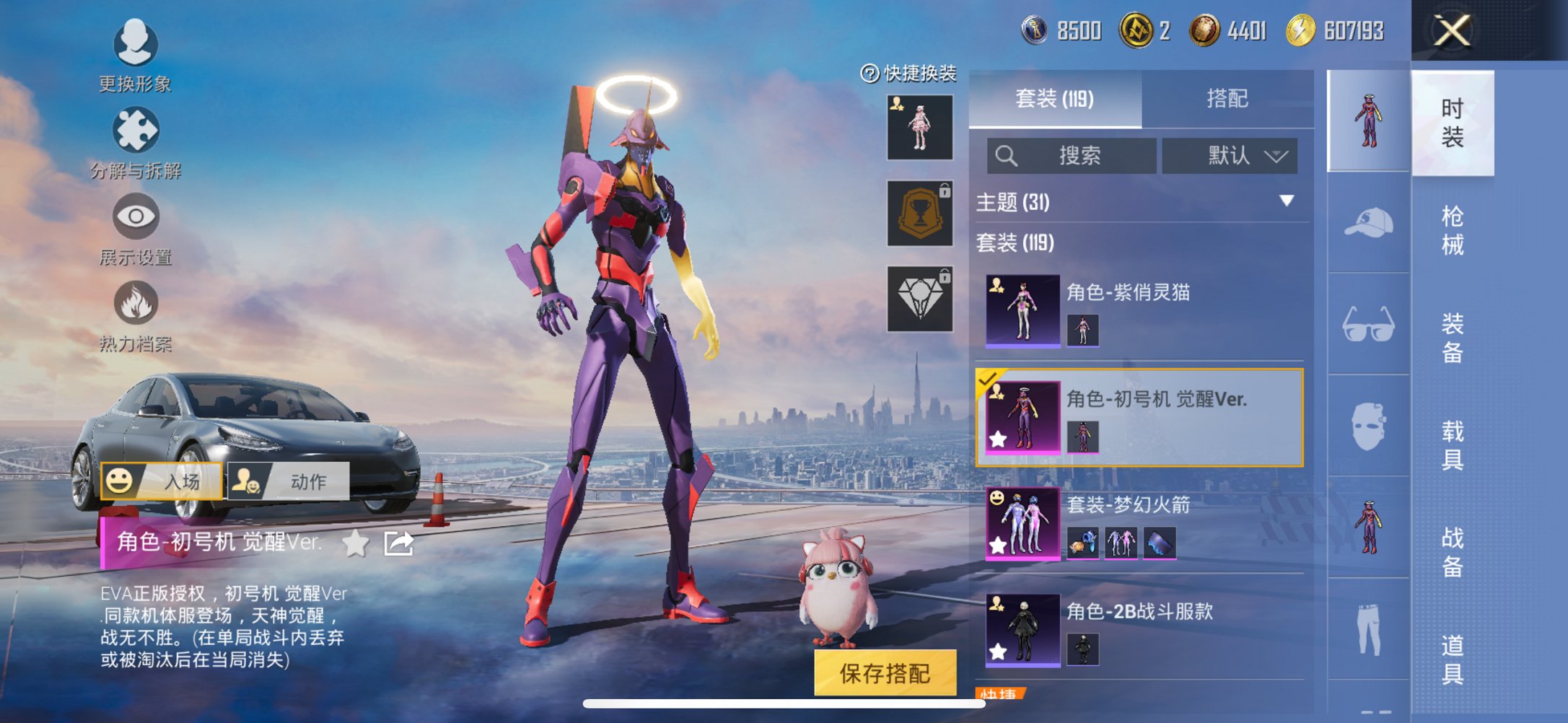Image resolution: width=1568 pixels, height=723 pixels.
Task: Favorite 角色-2B战斗服款 with its star toggle
Action: pyautogui.click(x=999, y=651)
